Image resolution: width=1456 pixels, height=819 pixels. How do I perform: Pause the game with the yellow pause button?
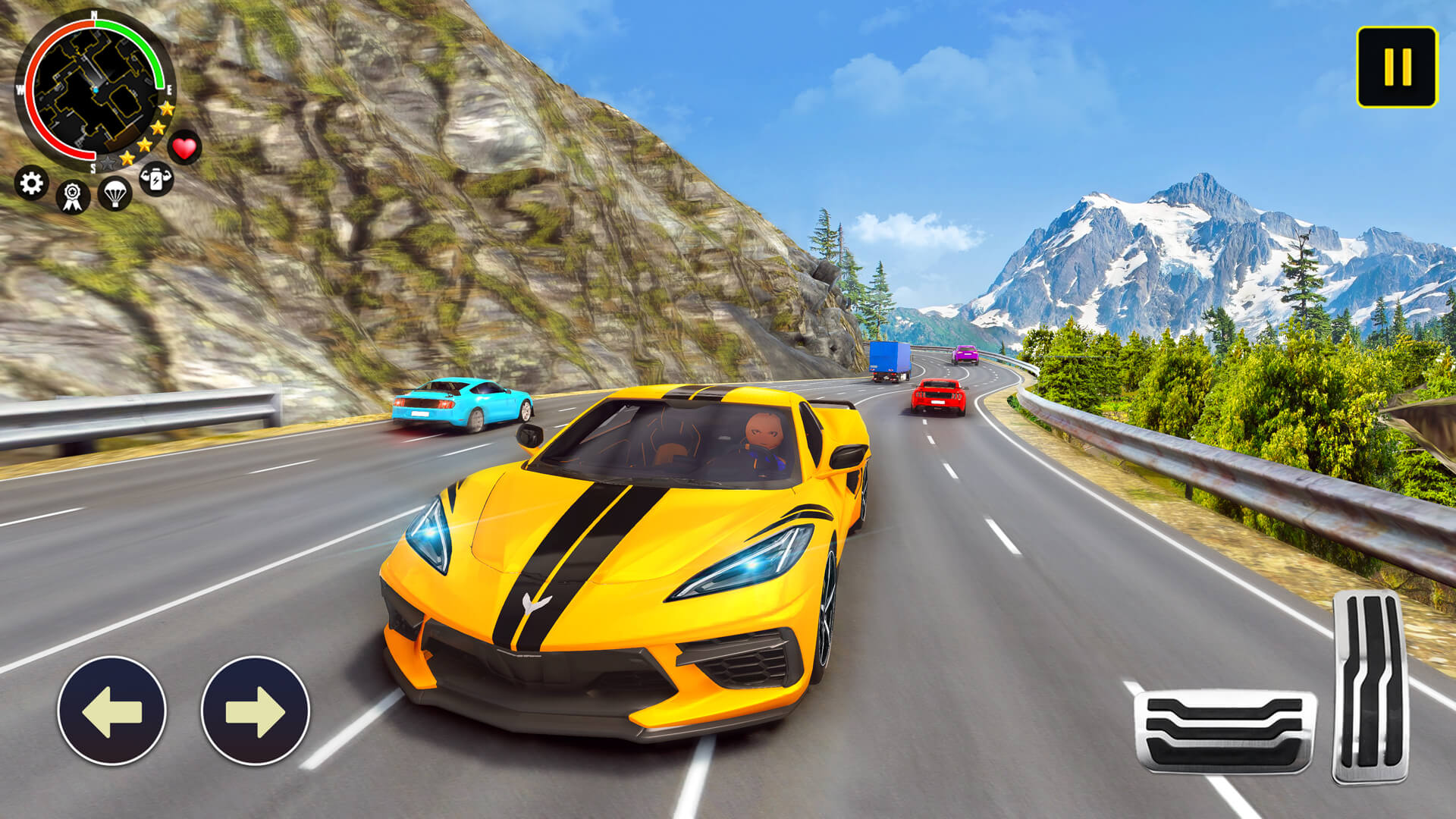pos(1397,67)
